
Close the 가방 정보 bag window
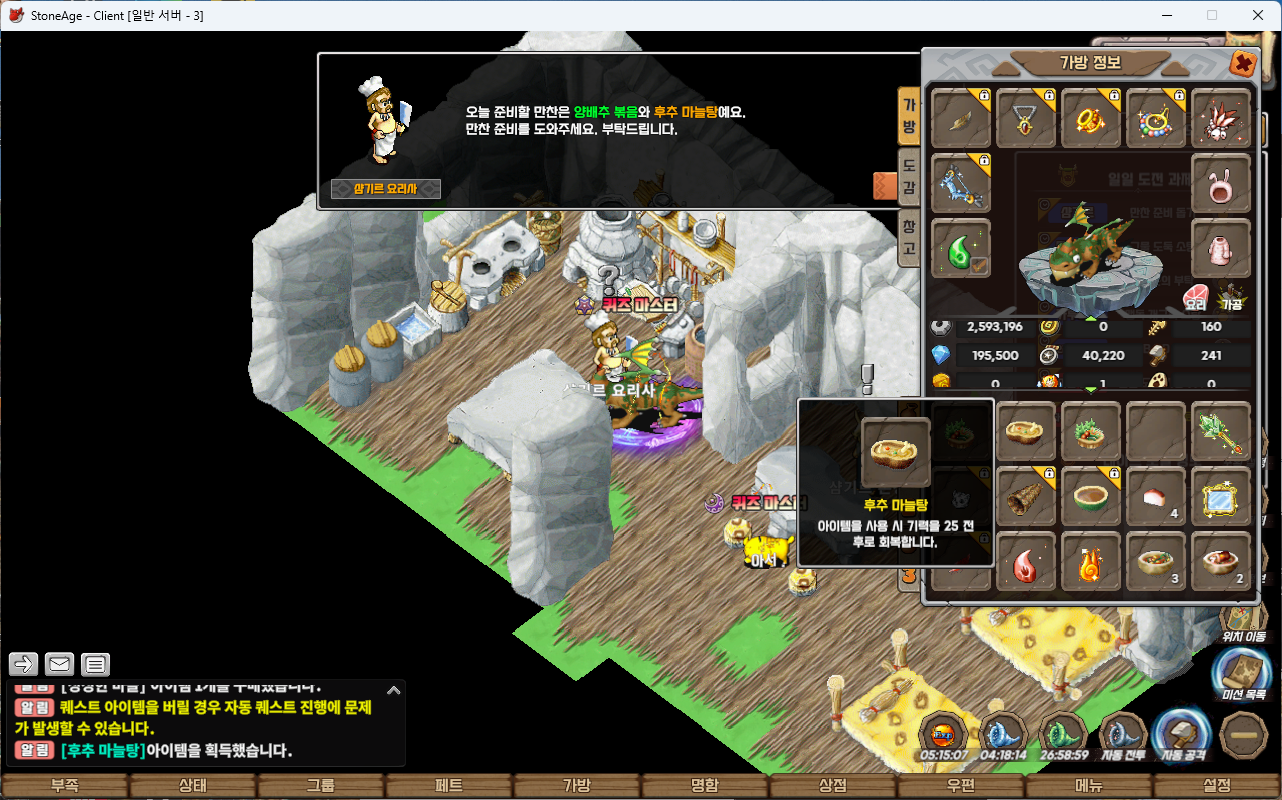(x=1242, y=64)
